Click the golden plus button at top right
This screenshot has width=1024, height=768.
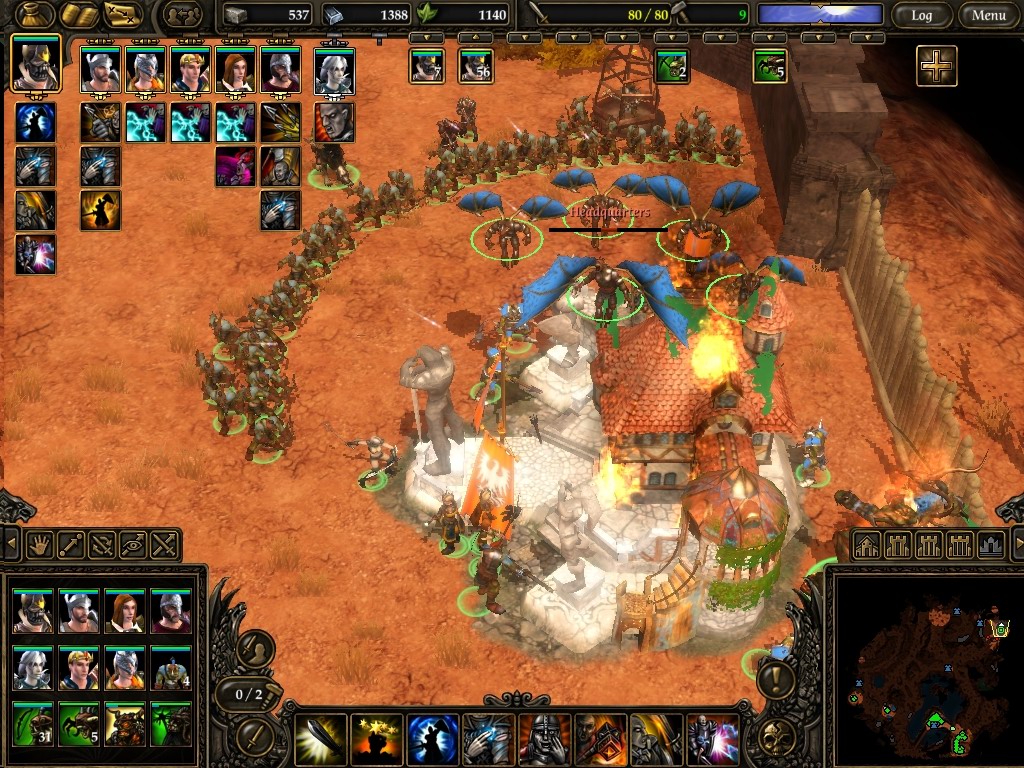tap(936, 66)
